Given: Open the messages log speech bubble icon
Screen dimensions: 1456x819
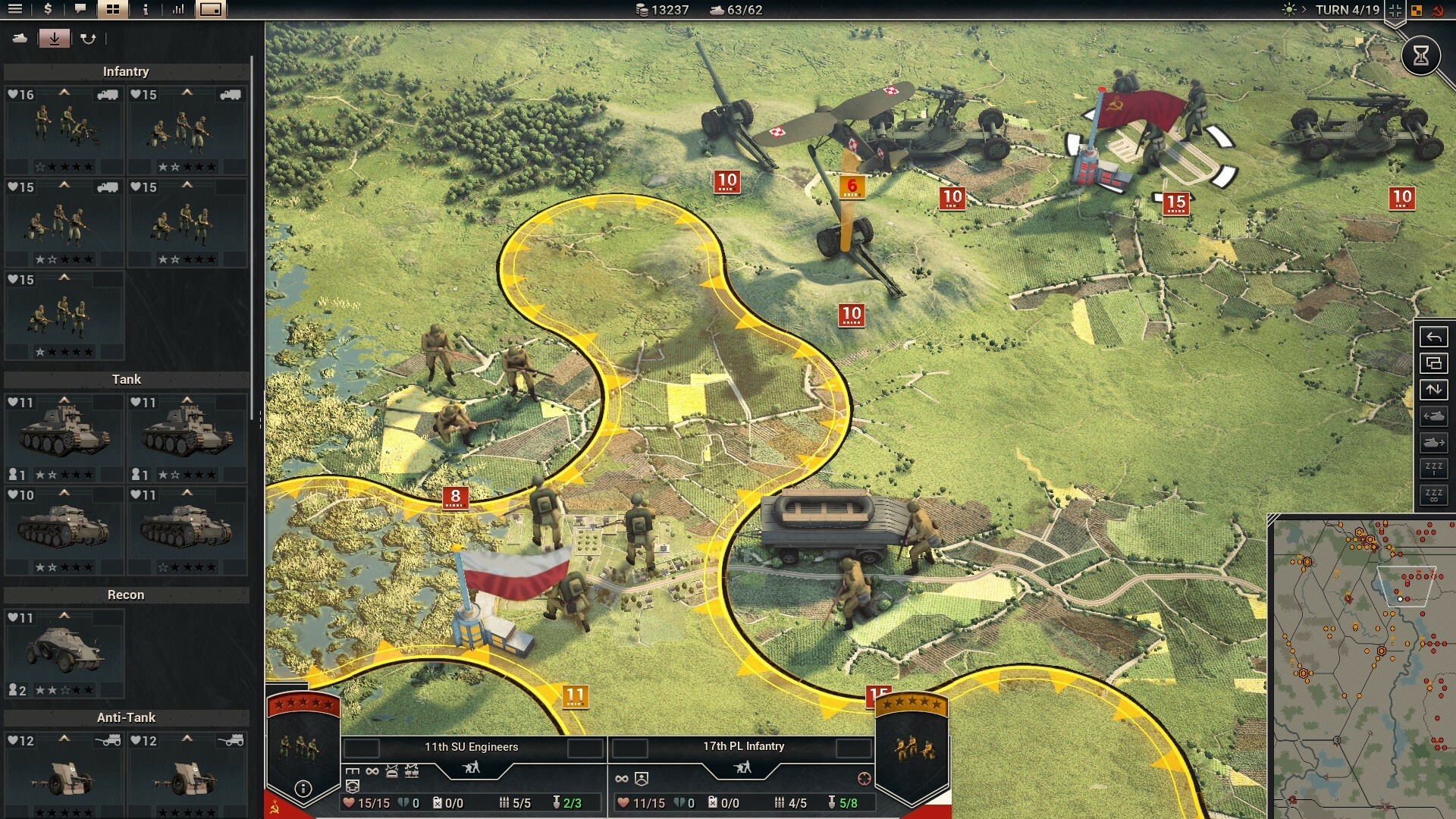Looking at the screenshot, I should point(79,10).
